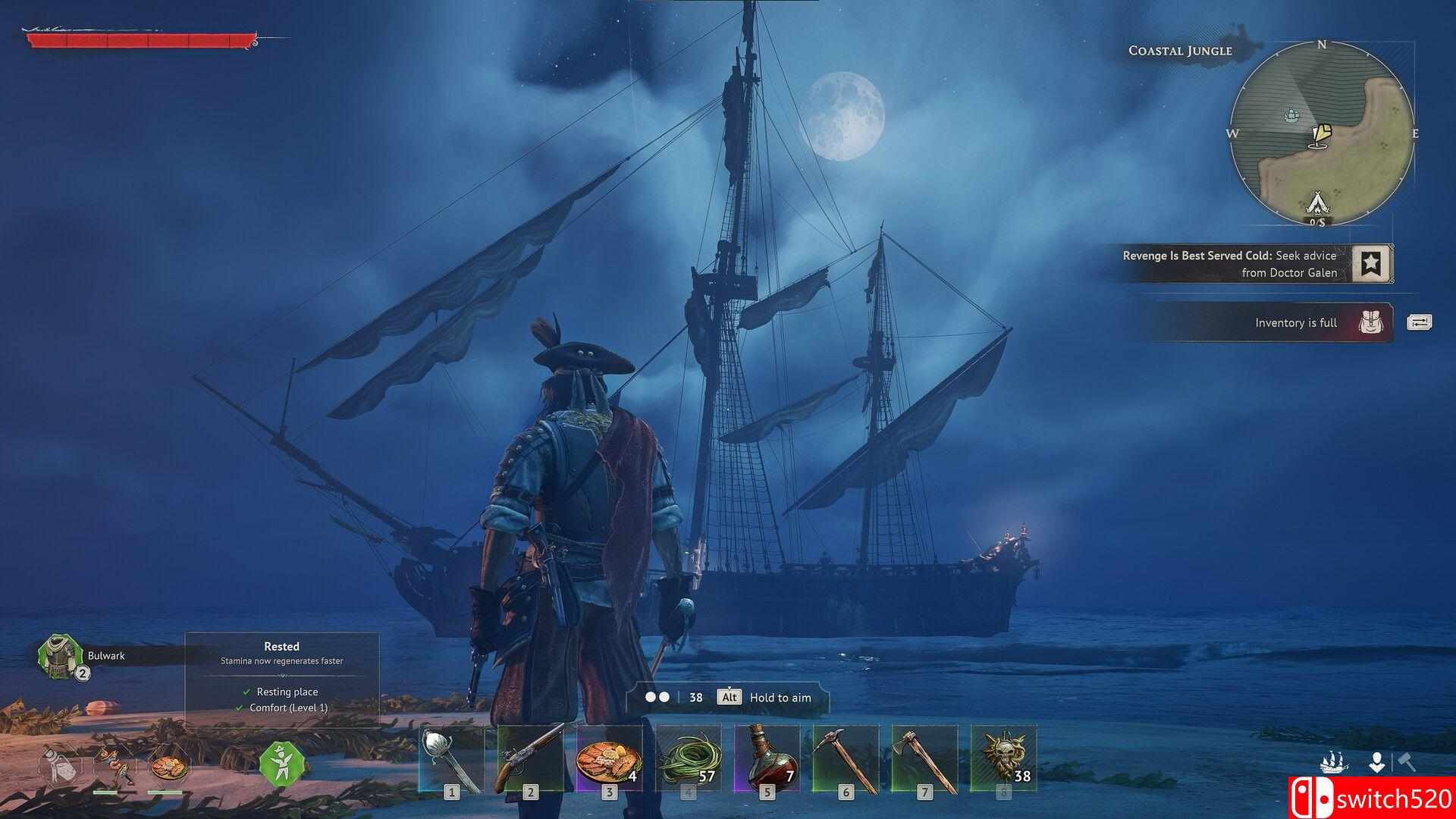Select the green vine rope stack
This screenshot has height=819, width=1456.
tap(688, 760)
